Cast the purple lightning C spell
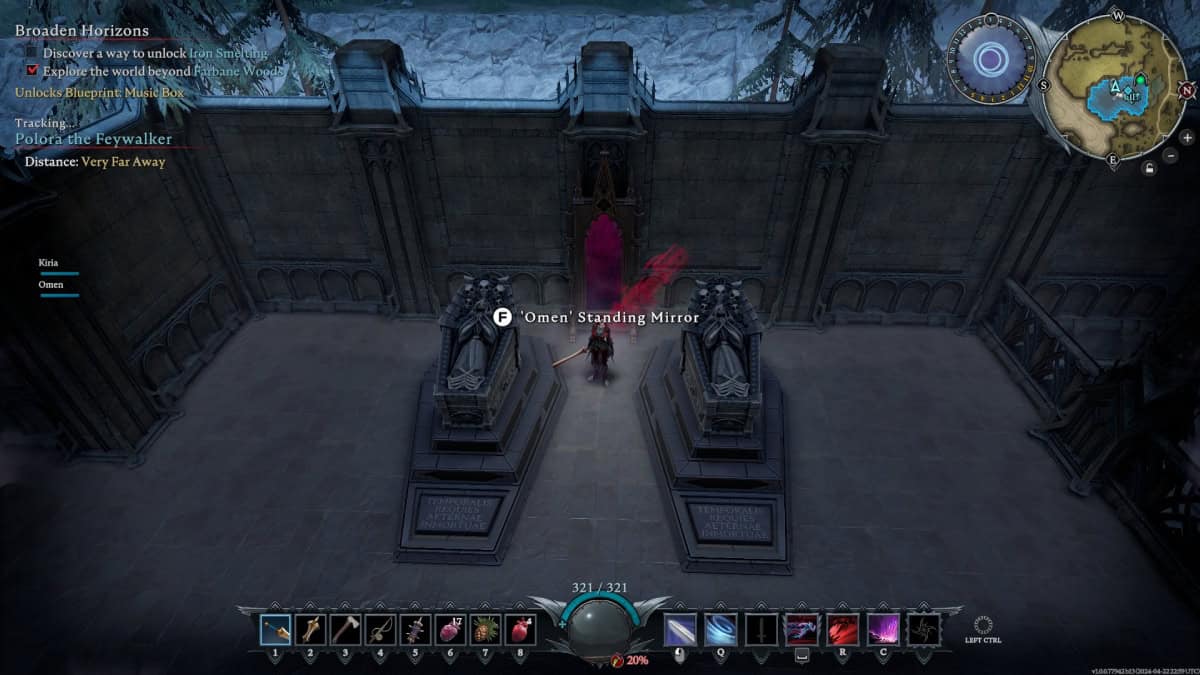 tap(882, 630)
